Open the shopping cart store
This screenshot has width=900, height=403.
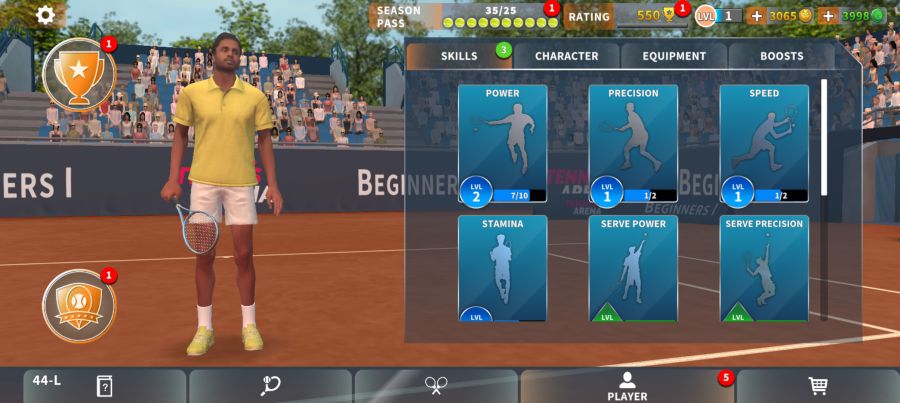coord(818,386)
